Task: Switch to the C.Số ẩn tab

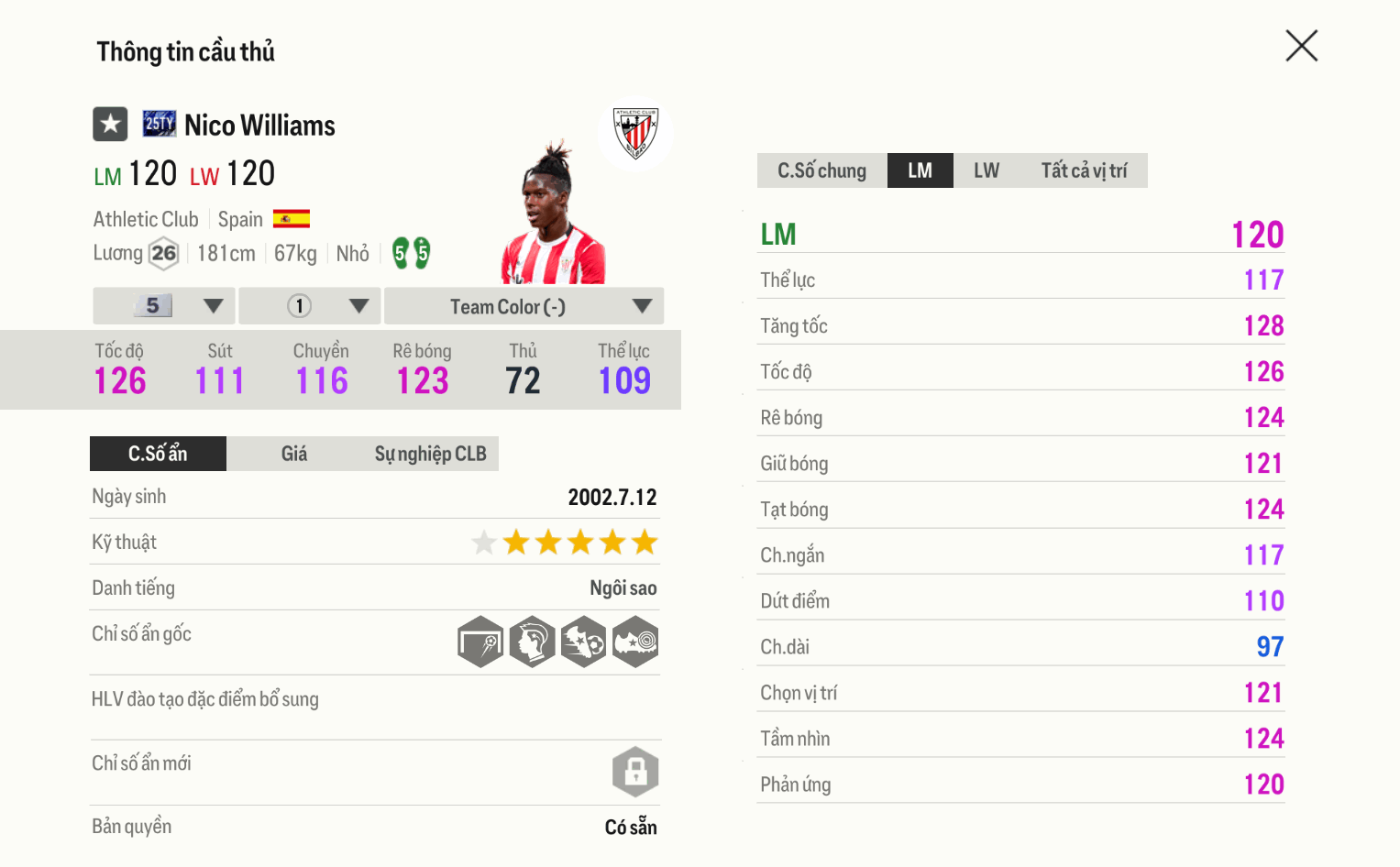Action: [158, 454]
